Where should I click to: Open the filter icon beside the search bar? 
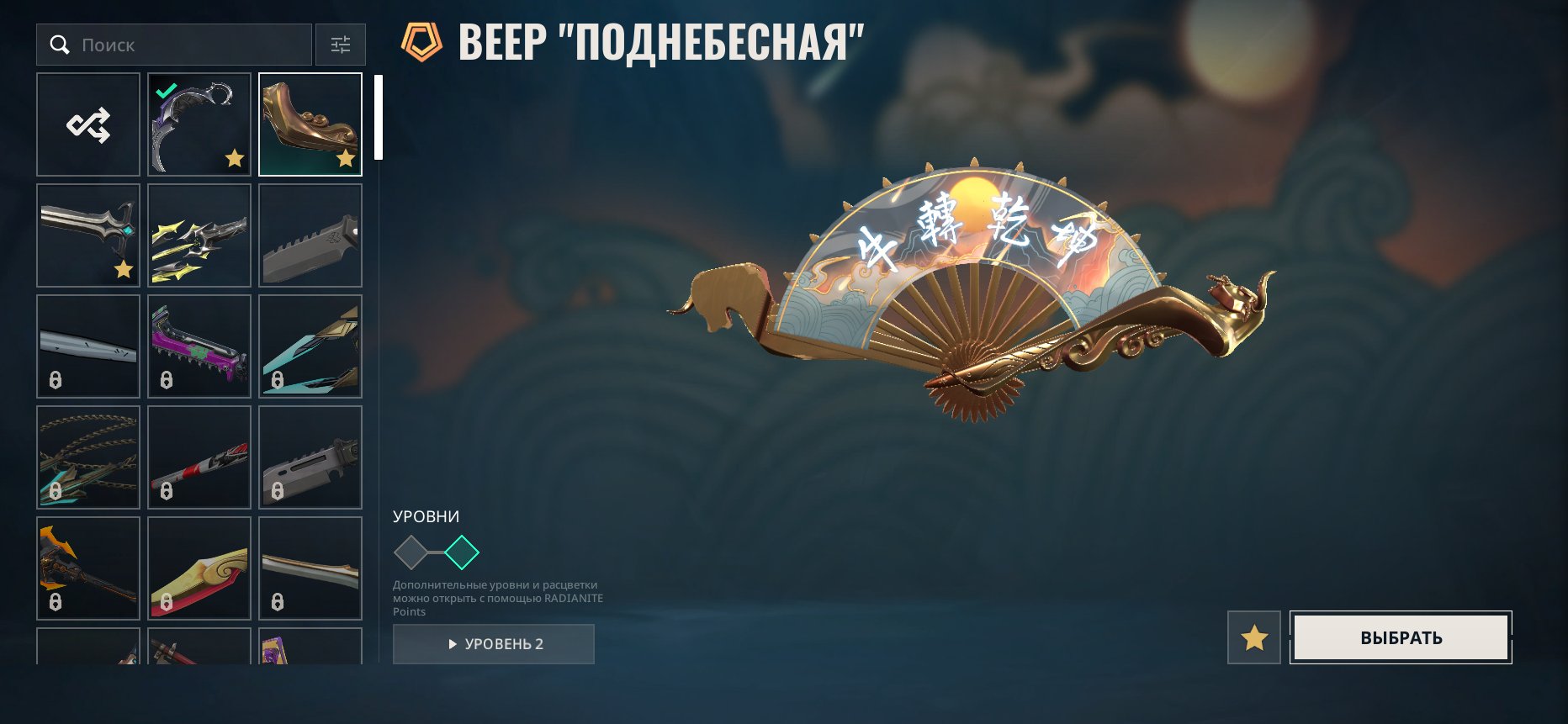341,45
